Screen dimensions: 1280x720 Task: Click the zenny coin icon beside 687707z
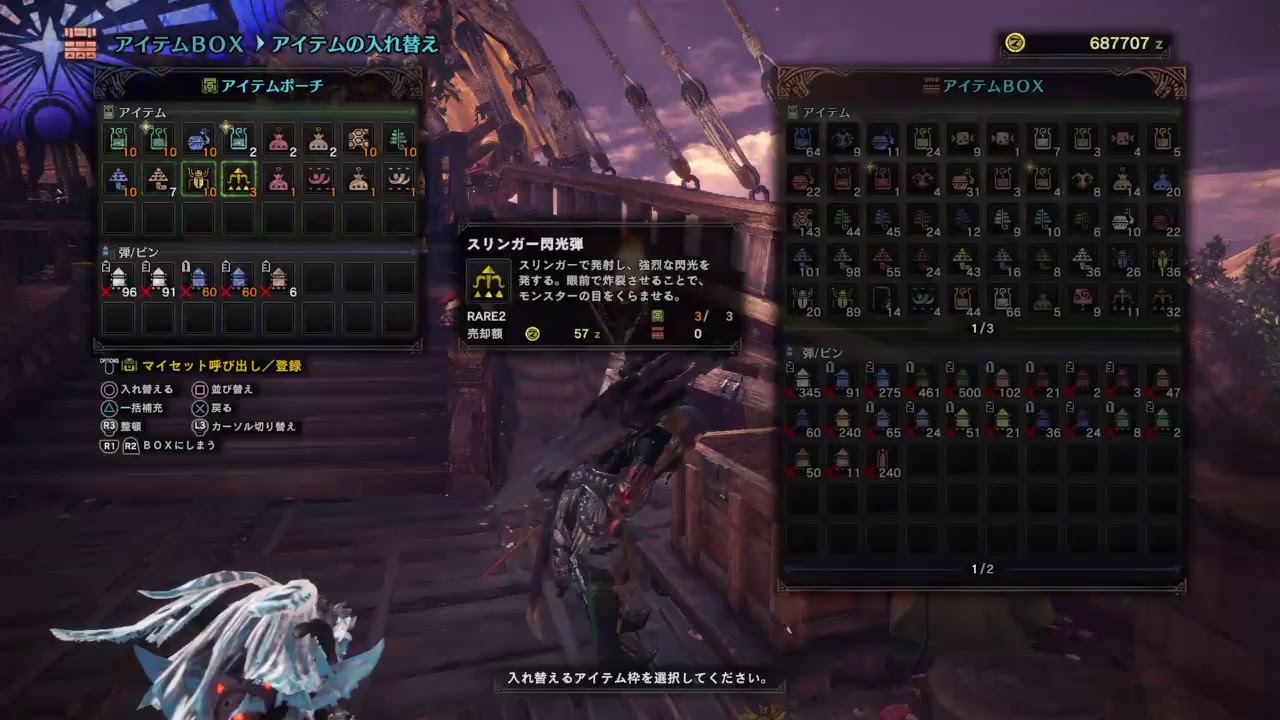(1016, 44)
